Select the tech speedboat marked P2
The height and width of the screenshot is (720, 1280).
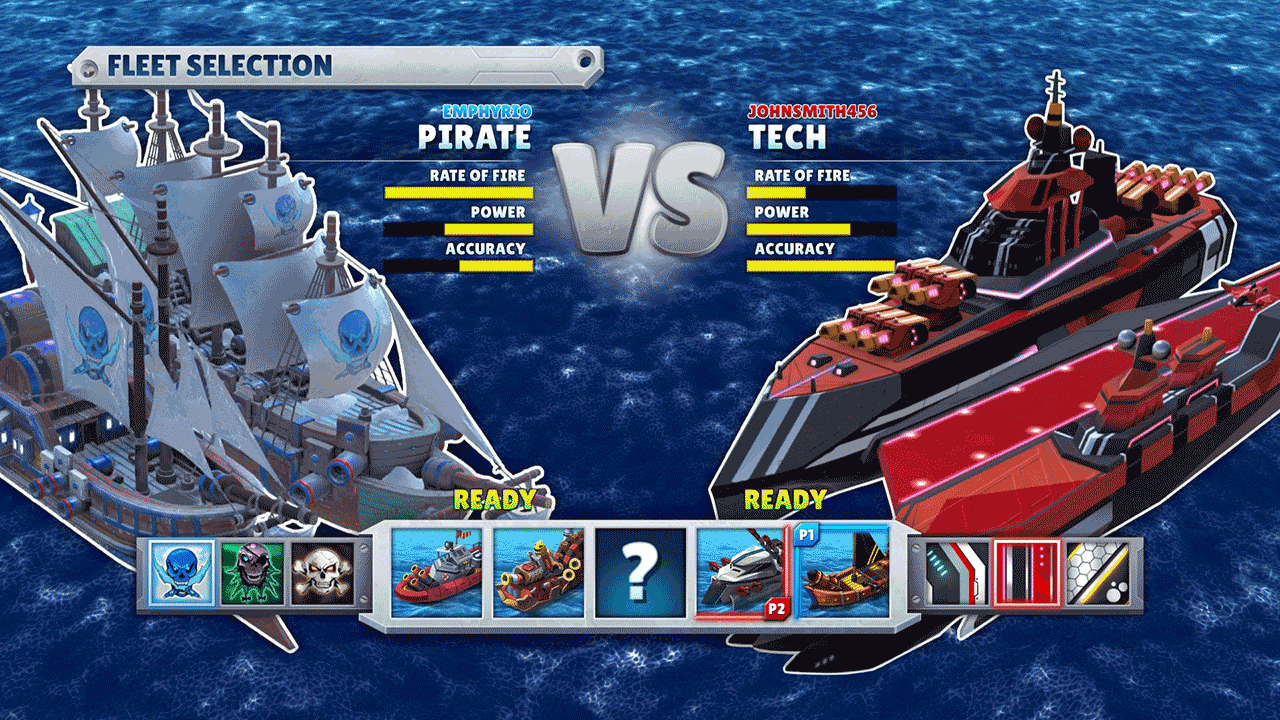point(740,577)
